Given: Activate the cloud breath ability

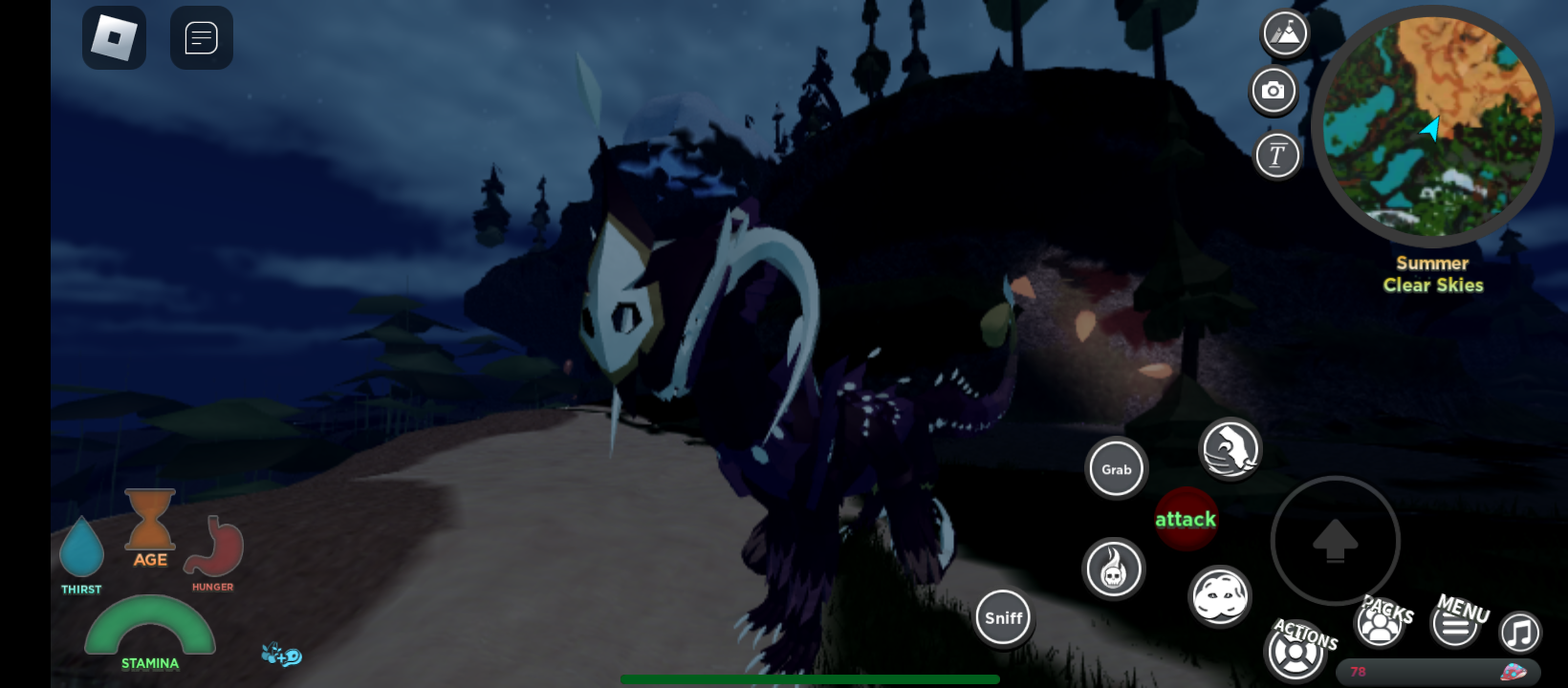Looking at the screenshot, I should click(1219, 596).
